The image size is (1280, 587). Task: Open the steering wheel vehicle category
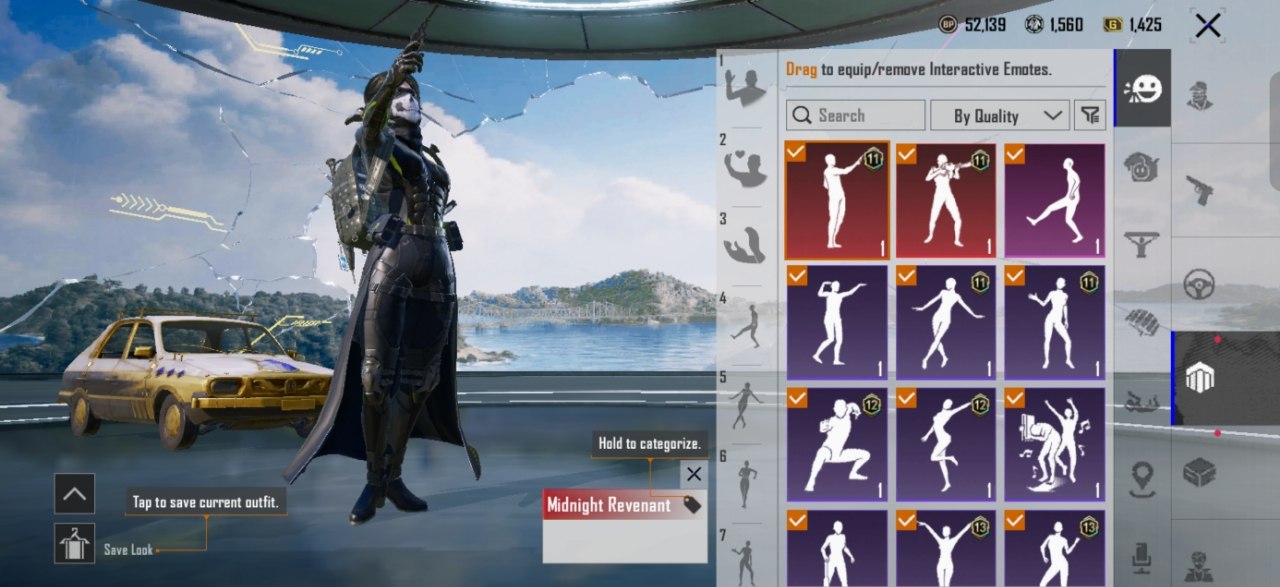coord(1199,284)
